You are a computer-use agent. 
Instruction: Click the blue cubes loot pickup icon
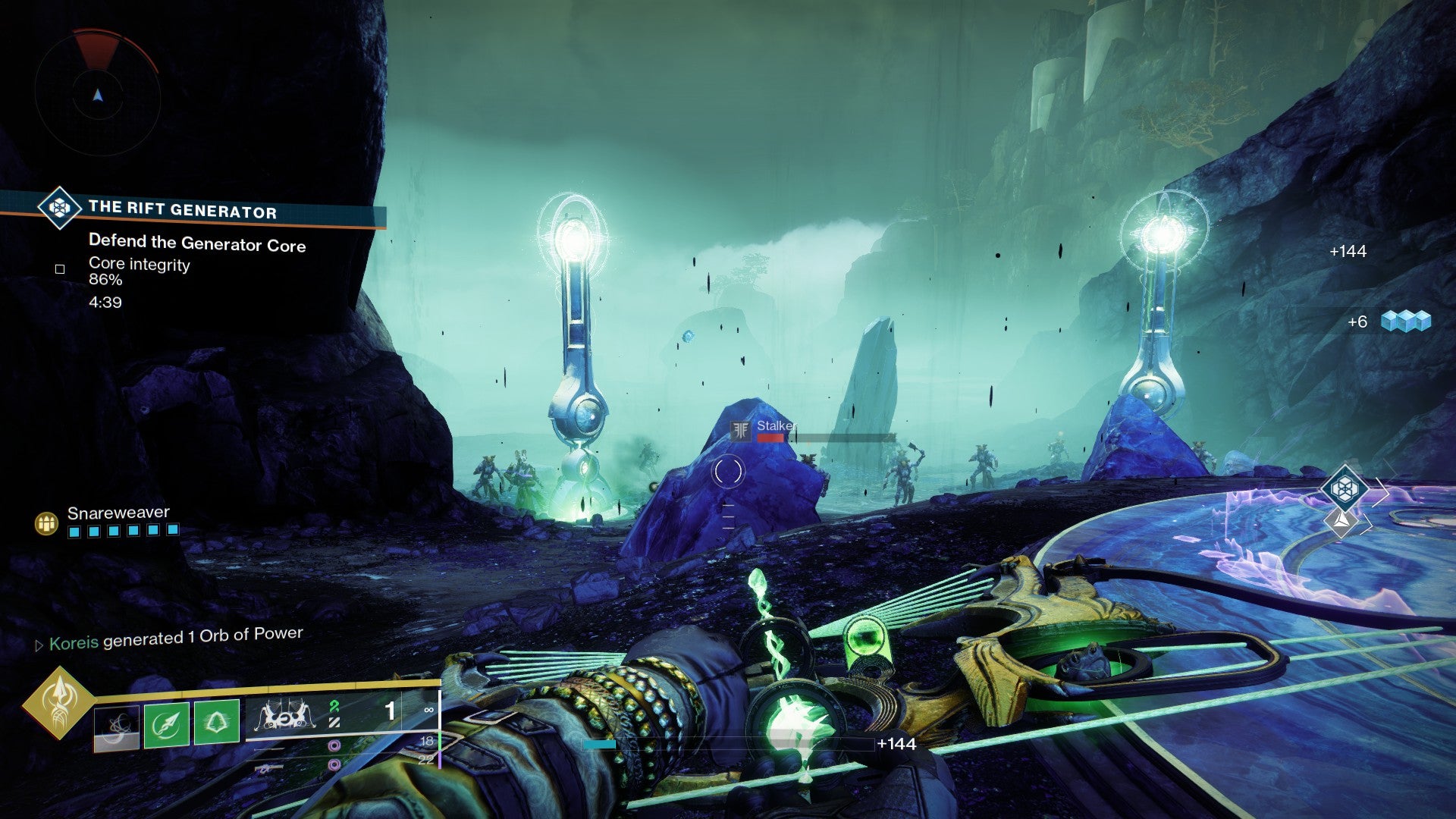click(x=1405, y=322)
